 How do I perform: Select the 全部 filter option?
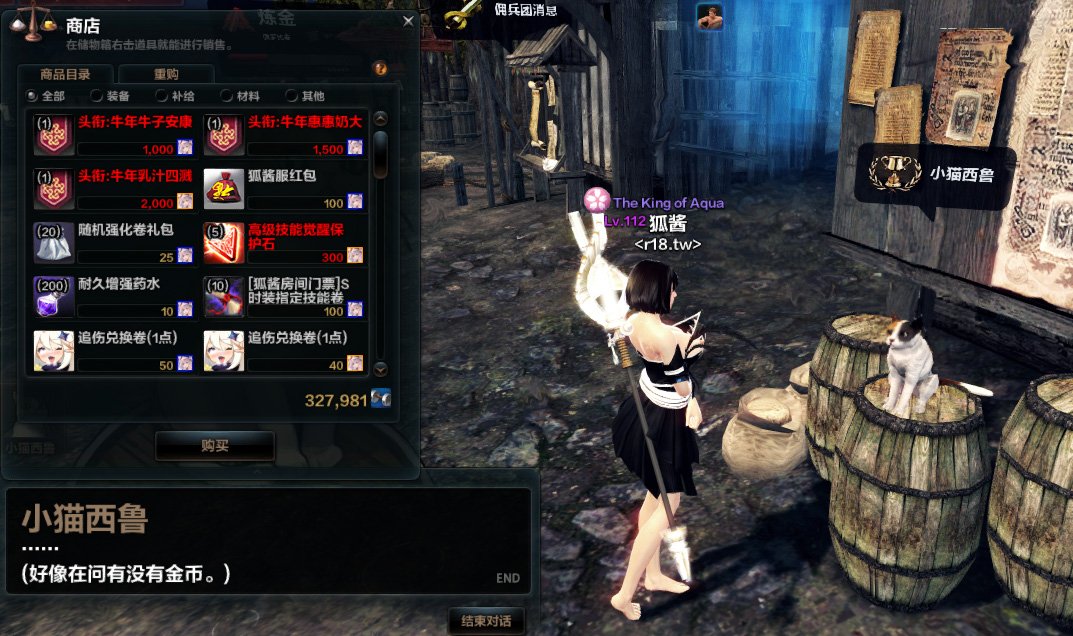33,96
